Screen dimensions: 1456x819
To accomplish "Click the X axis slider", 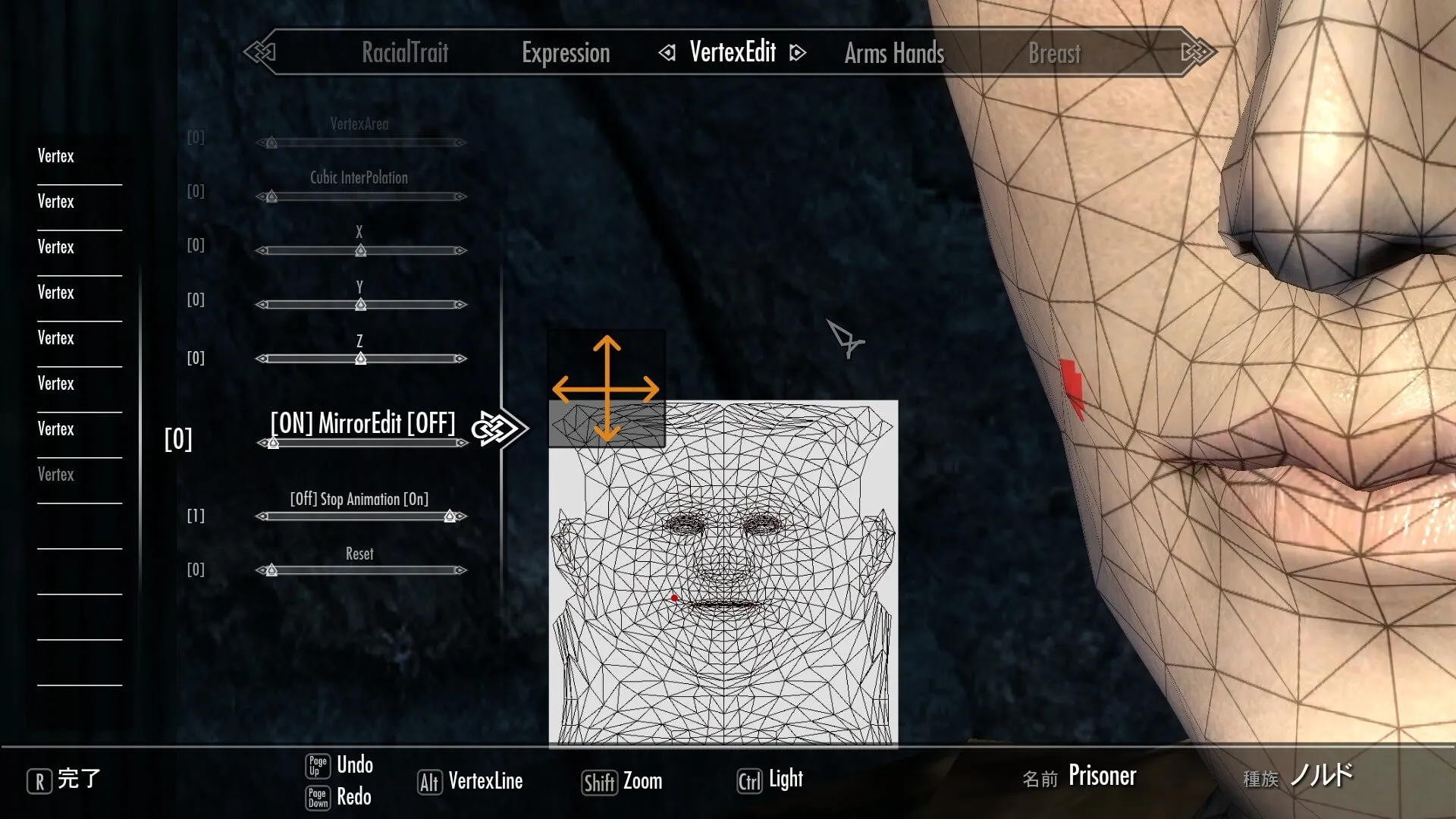I will coord(360,250).
